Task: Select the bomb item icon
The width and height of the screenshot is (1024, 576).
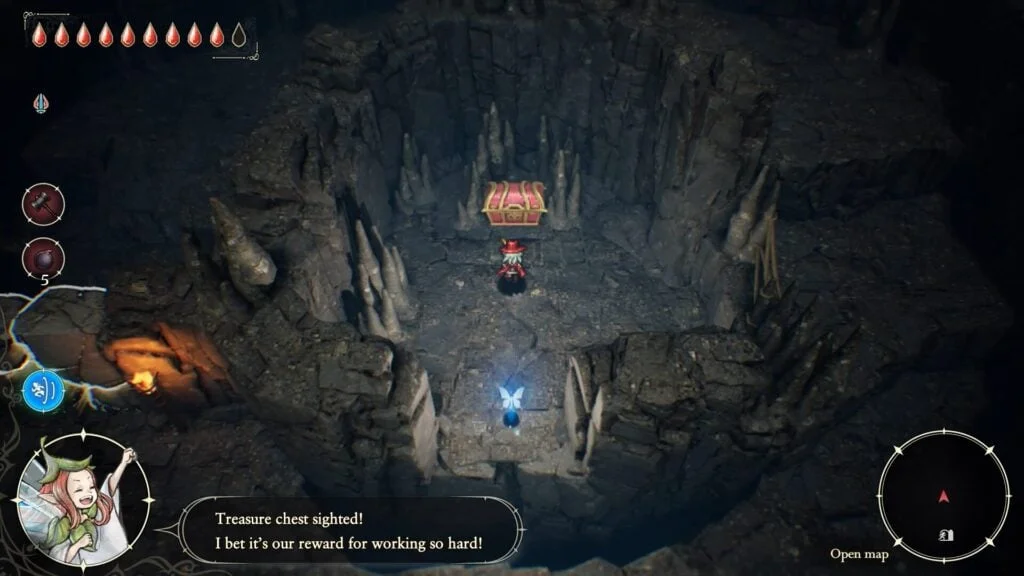Action: pyautogui.click(x=43, y=258)
